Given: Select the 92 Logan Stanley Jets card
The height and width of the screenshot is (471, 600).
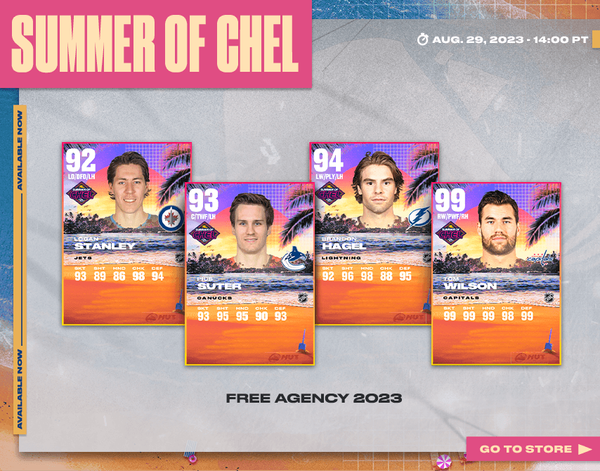Looking at the screenshot, I should point(127,232).
